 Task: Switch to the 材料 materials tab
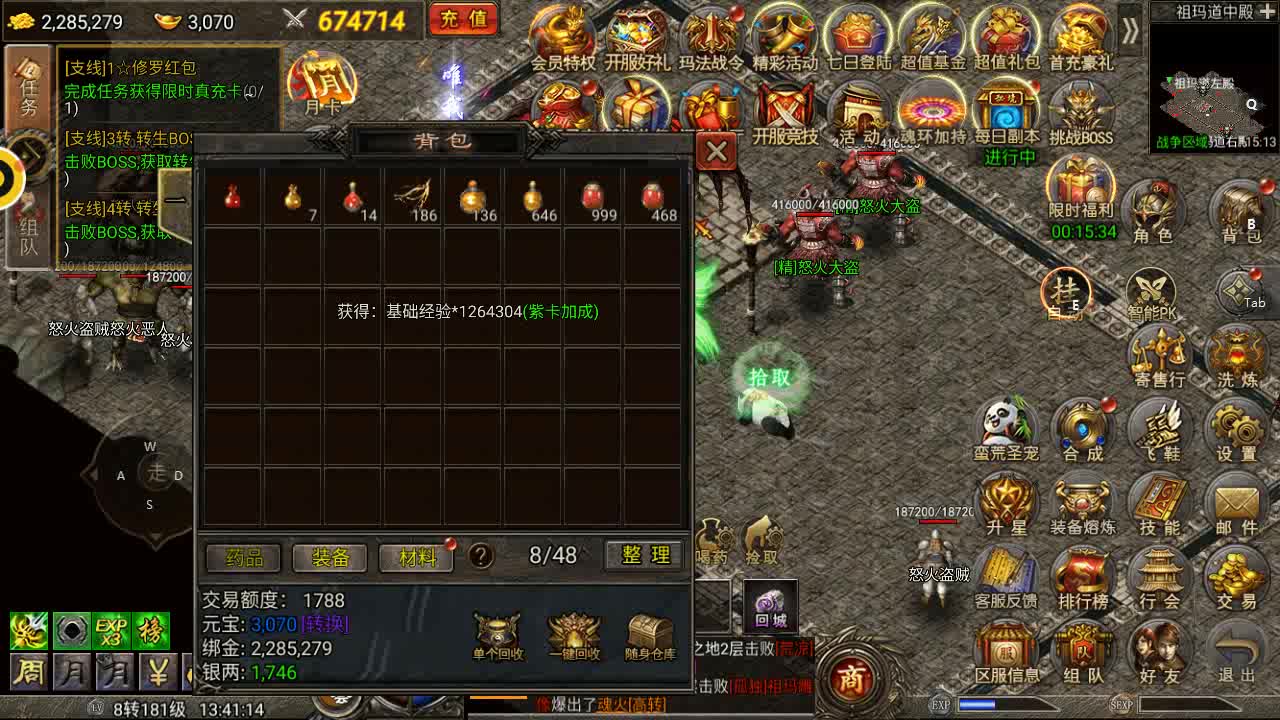point(417,557)
